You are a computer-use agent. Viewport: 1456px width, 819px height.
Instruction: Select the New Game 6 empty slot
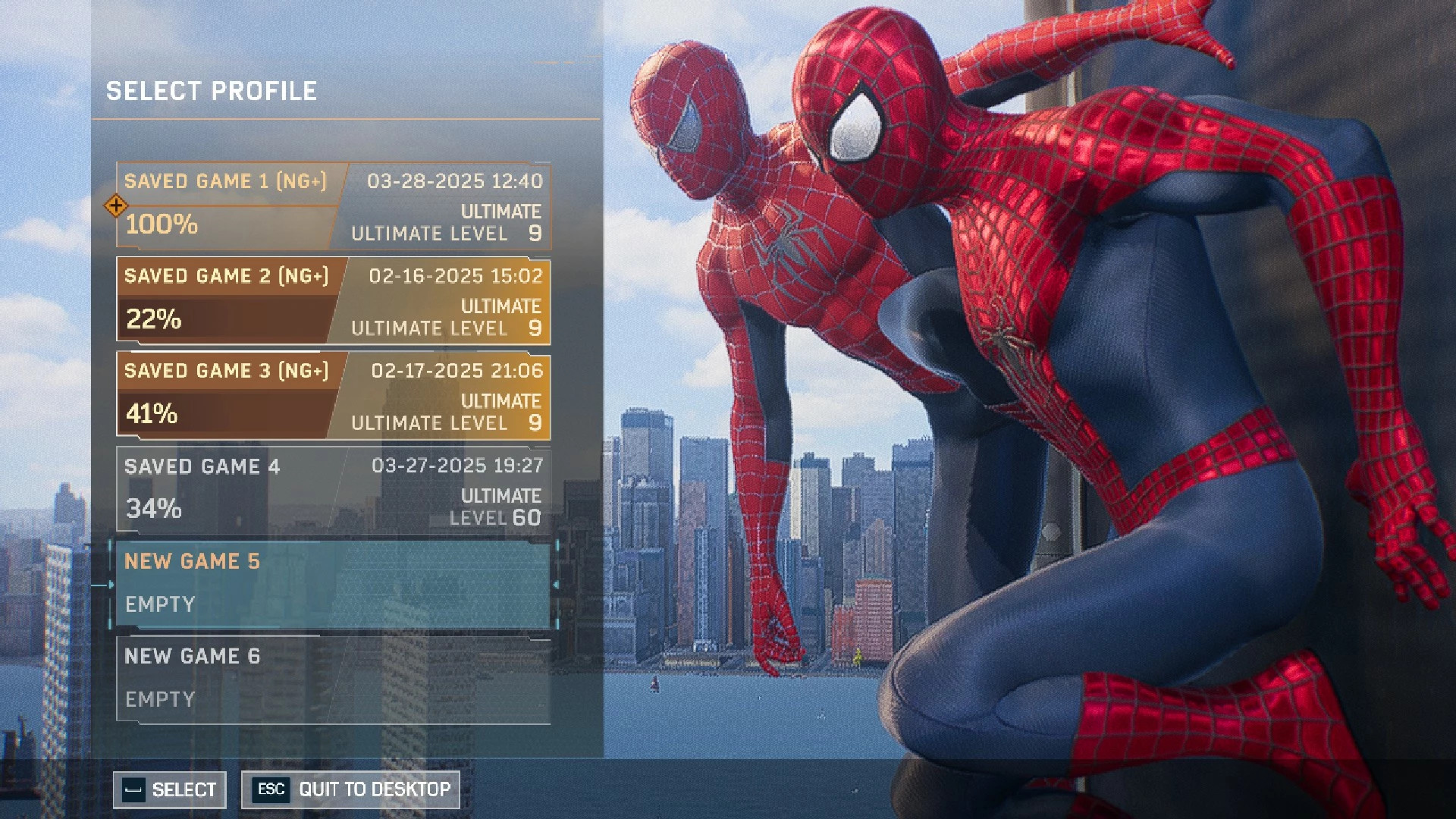coord(334,677)
